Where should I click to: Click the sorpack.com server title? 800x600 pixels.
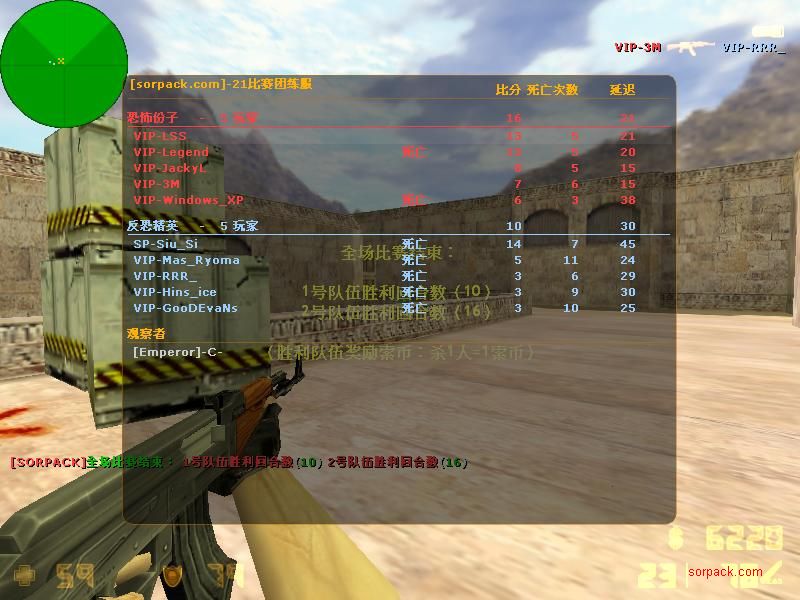[x=220, y=84]
